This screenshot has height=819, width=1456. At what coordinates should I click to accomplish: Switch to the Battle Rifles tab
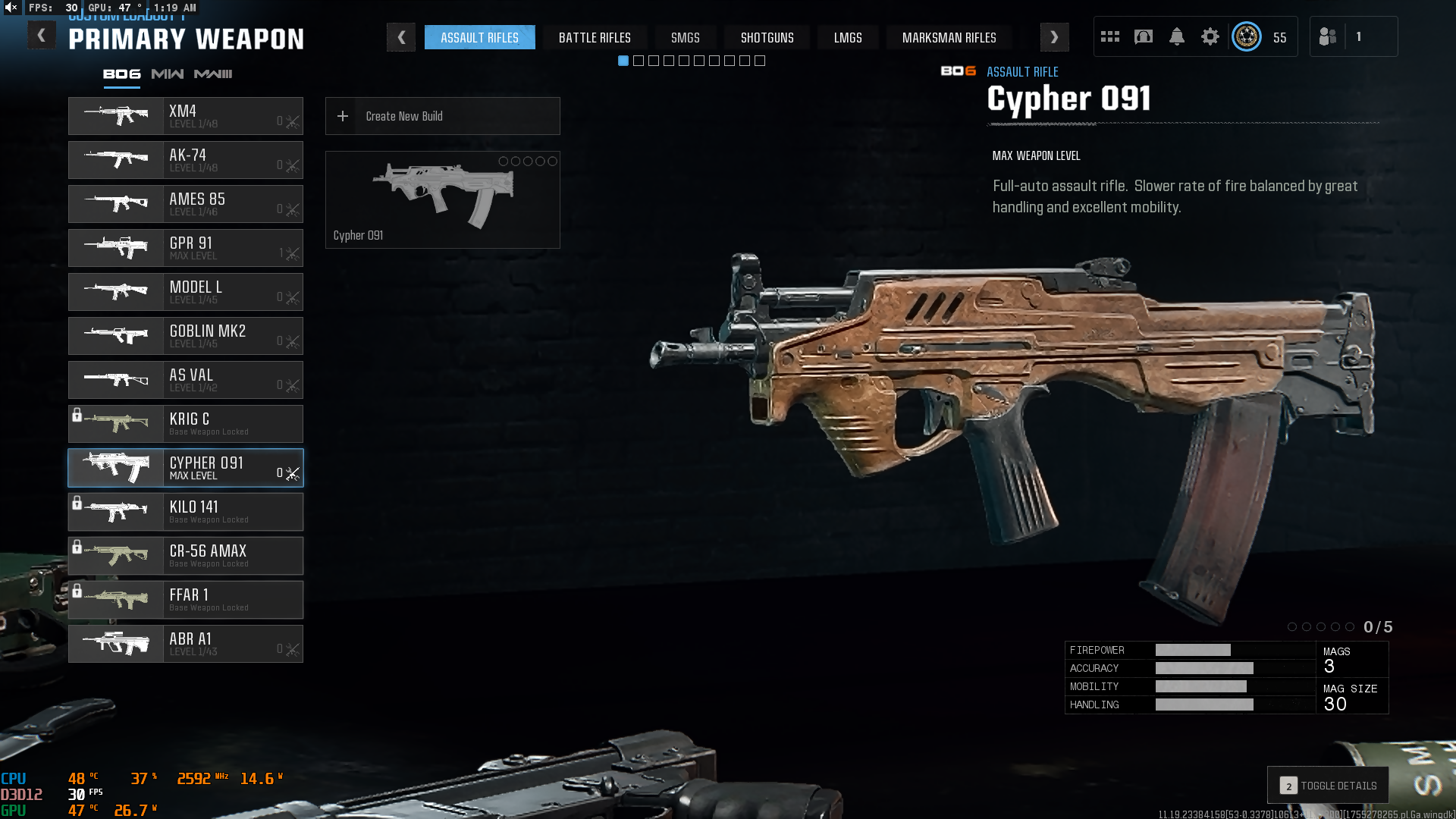pos(595,37)
